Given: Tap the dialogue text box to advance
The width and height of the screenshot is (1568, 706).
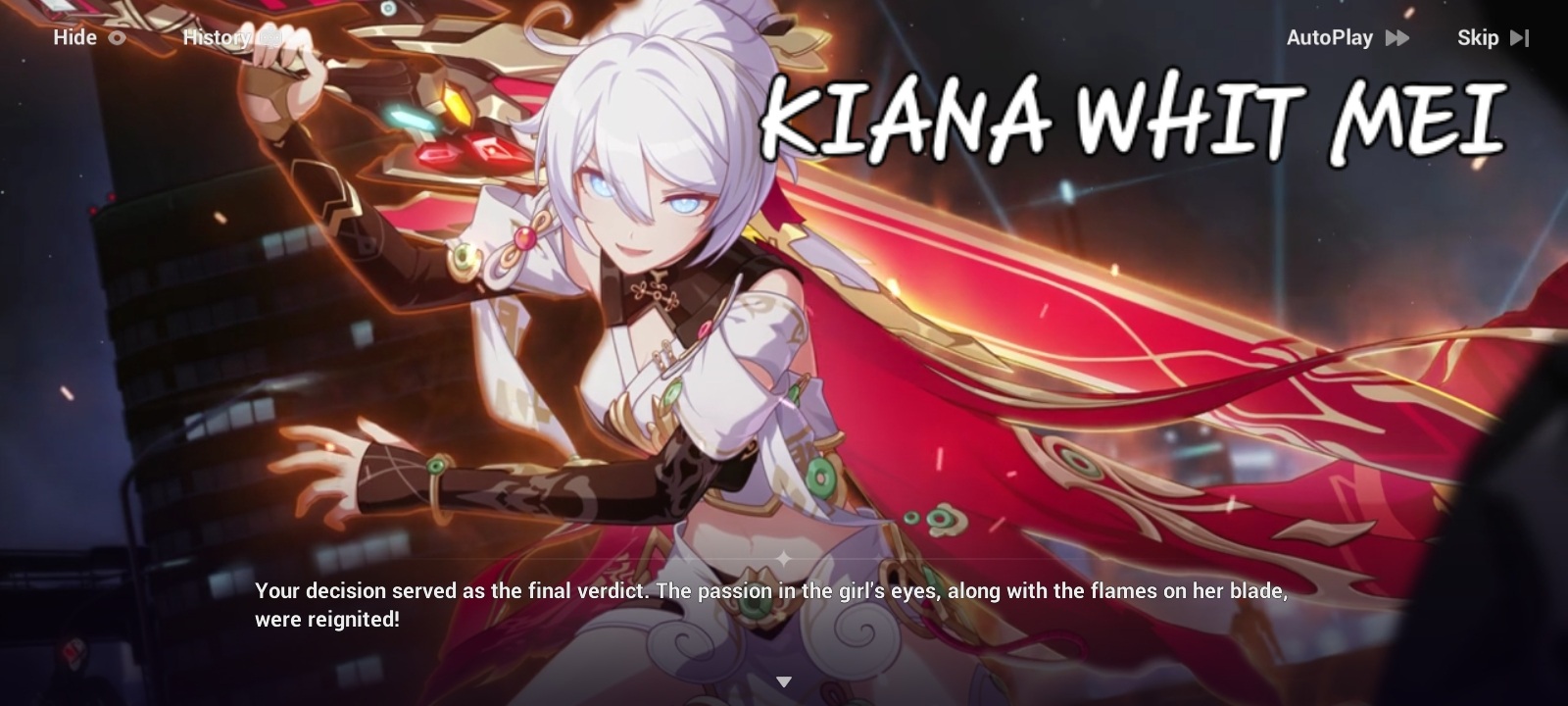Looking at the screenshot, I should 772,602.
